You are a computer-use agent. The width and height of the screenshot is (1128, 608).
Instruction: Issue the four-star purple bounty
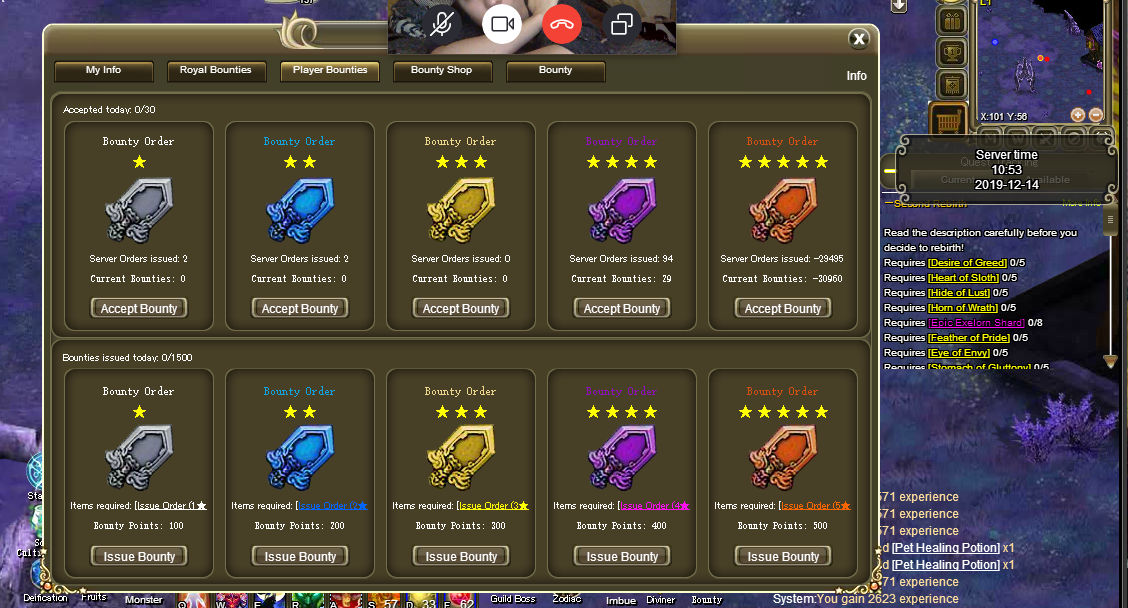point(621,556)
